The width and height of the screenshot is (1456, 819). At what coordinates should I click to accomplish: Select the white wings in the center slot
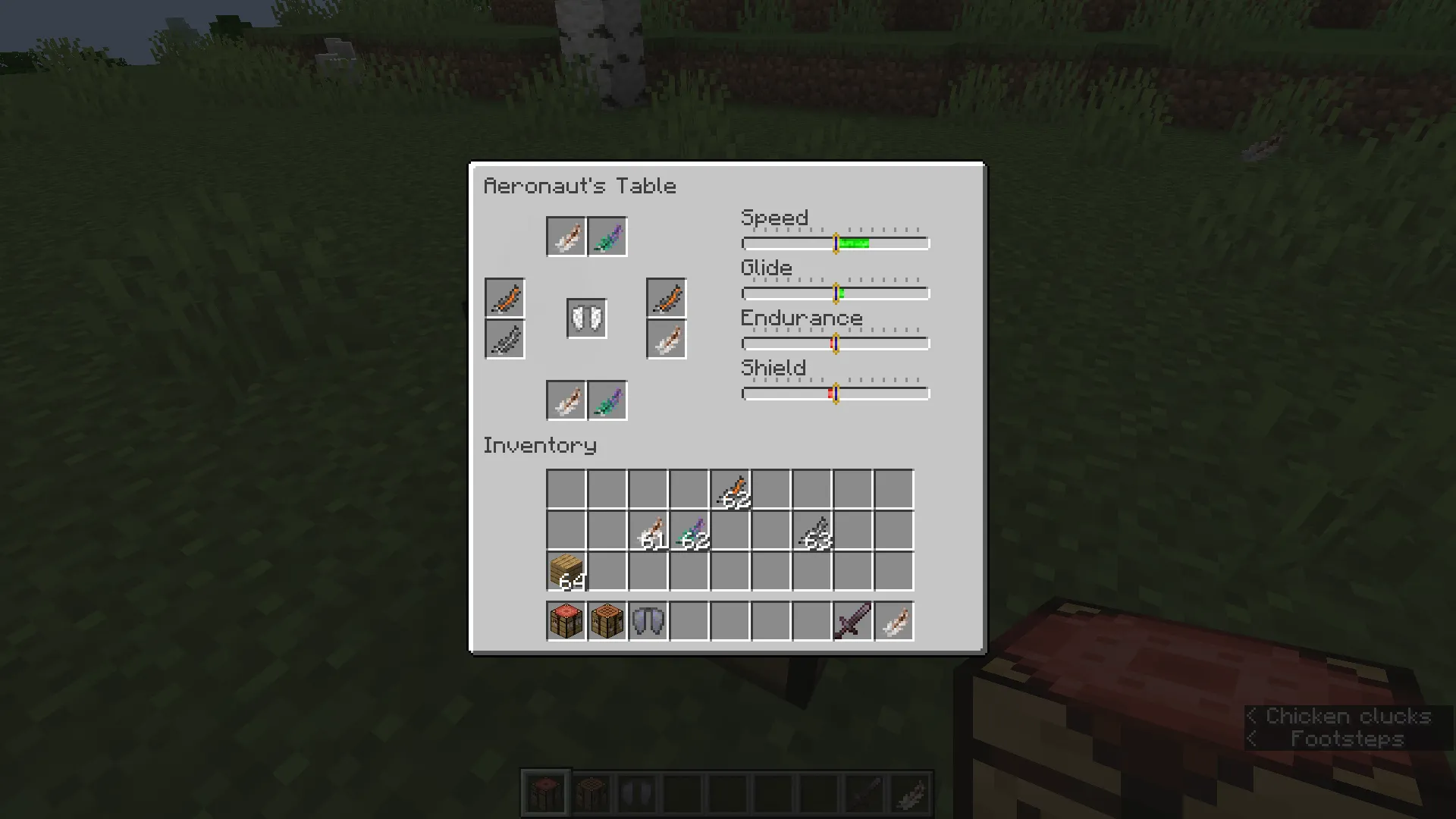[x=585, y=318]
